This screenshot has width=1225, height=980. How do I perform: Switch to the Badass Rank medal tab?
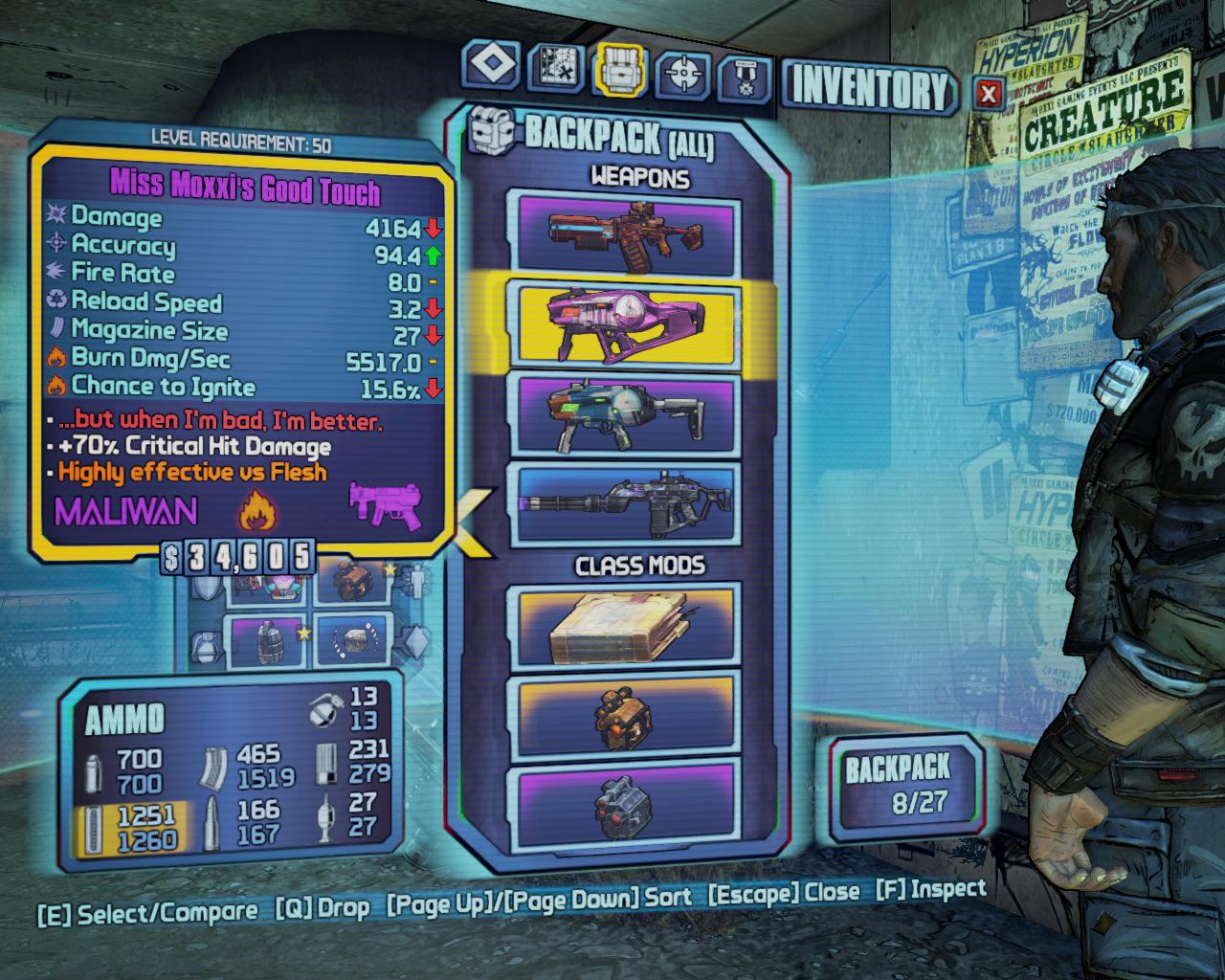coord(746,73)
